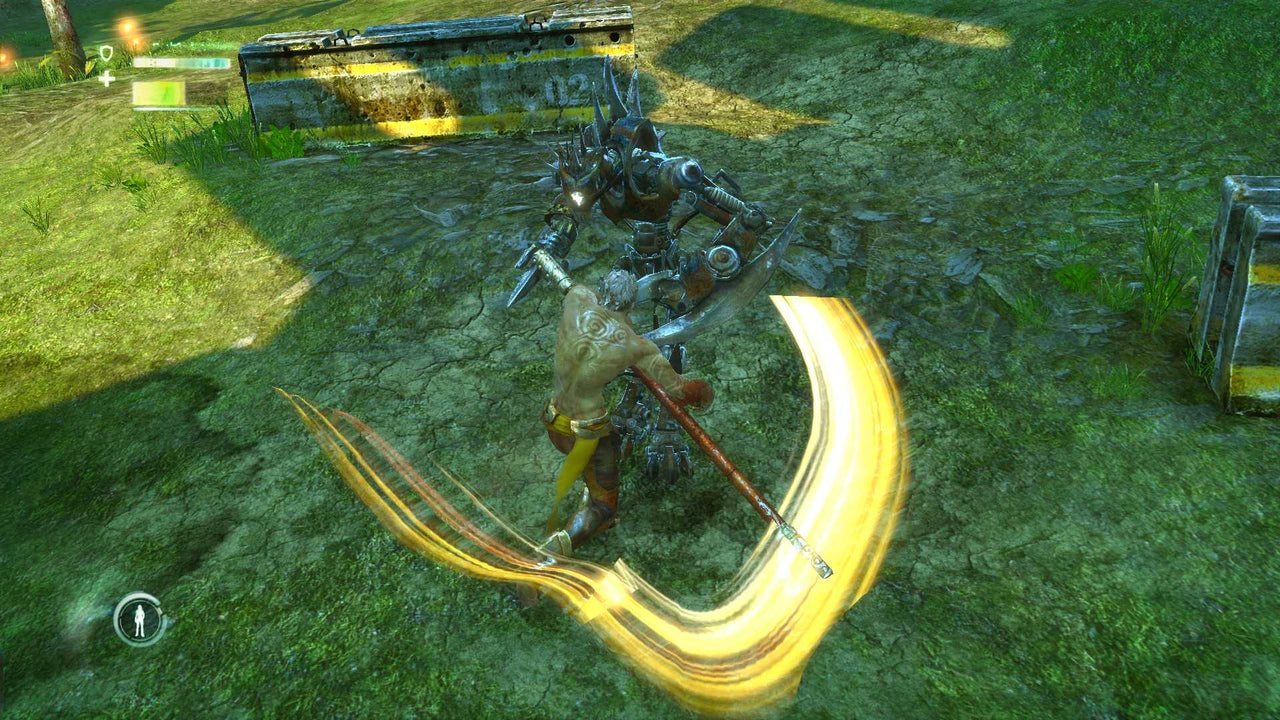Click the orange glow on the left screen edge
Screen dimensions: 1280x720
click(4, 56)
